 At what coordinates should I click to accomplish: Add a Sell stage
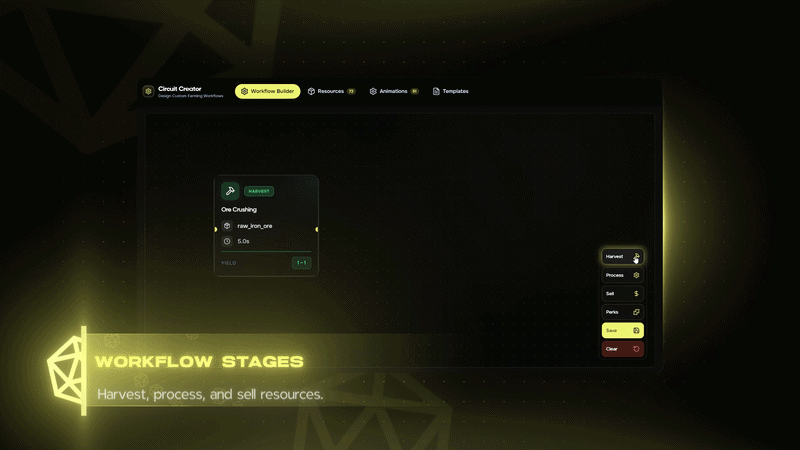(x=622, y=293)
